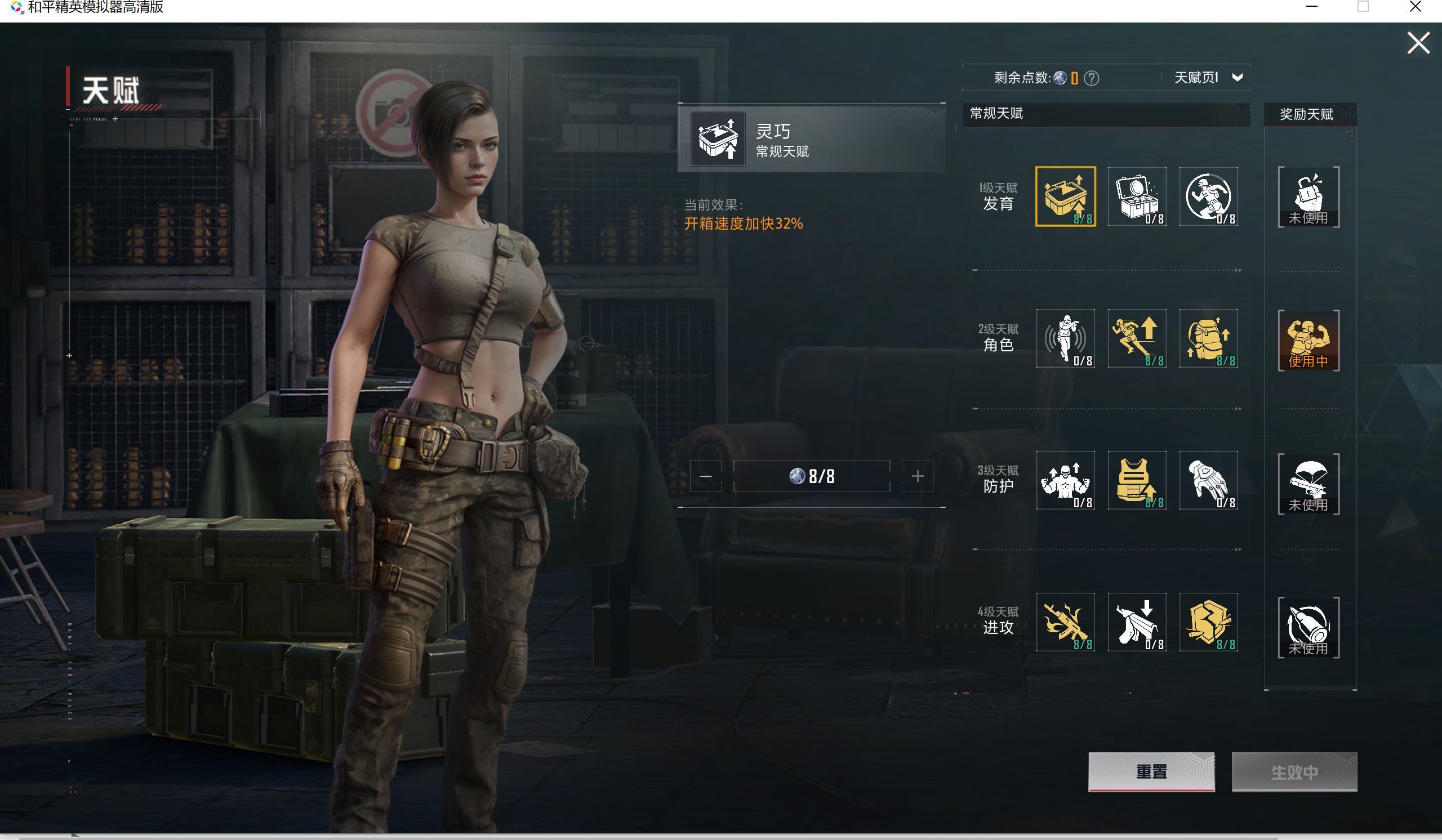Image resolution: width=1442 pixels, height=840 pixels.
Task: Minimize the emulator window
Action: tap(1311, 7)
